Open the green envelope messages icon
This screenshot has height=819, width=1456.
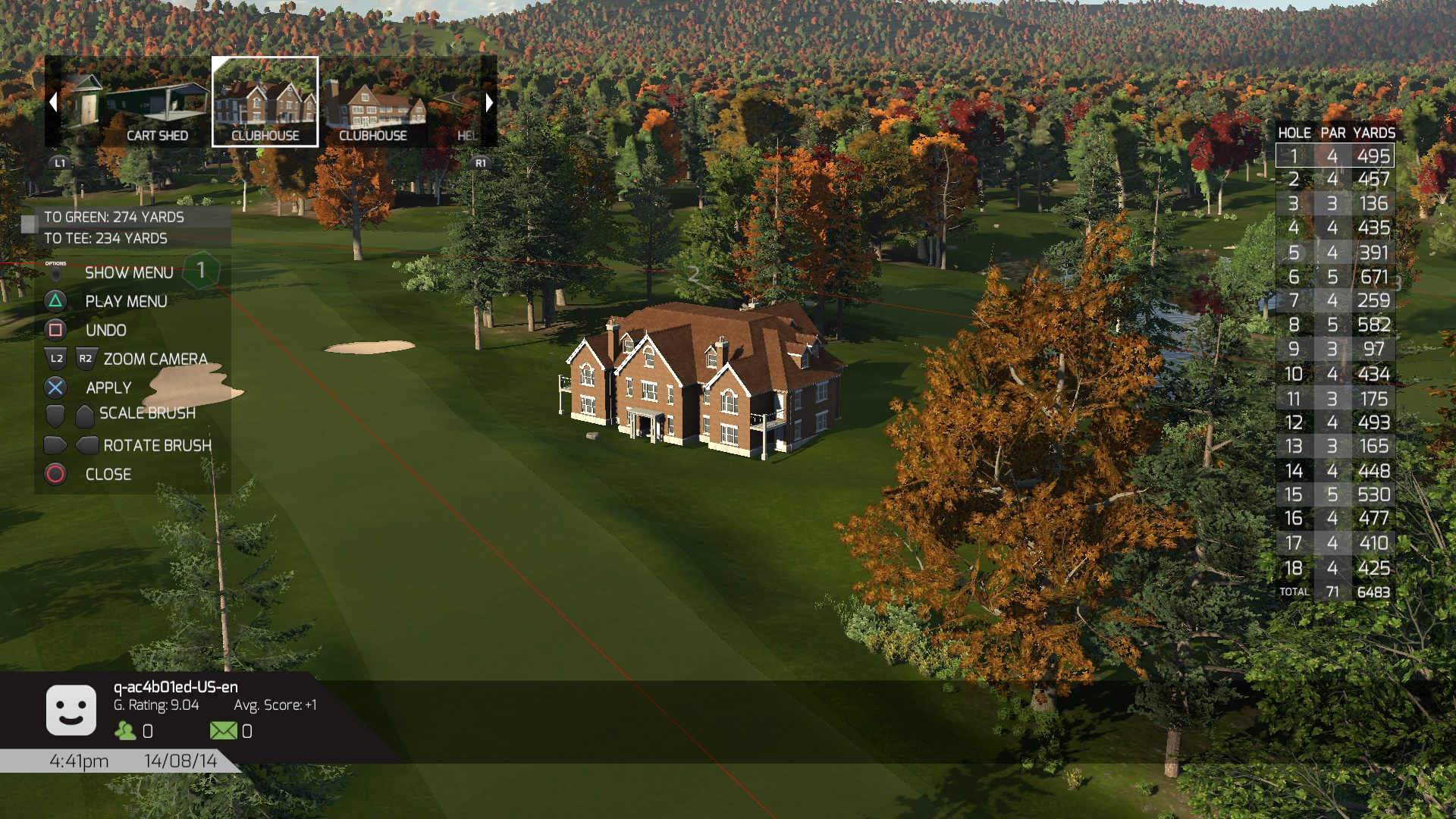pyautogui.click(x=223, y=730)
